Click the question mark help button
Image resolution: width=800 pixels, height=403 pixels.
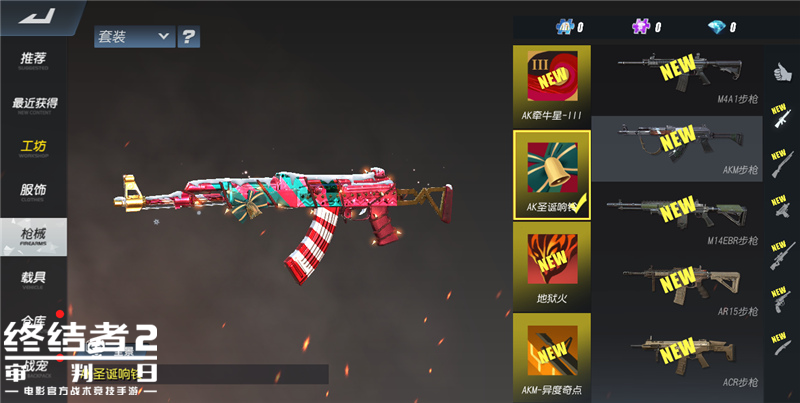pyautogui.click(x=189, y=37)
